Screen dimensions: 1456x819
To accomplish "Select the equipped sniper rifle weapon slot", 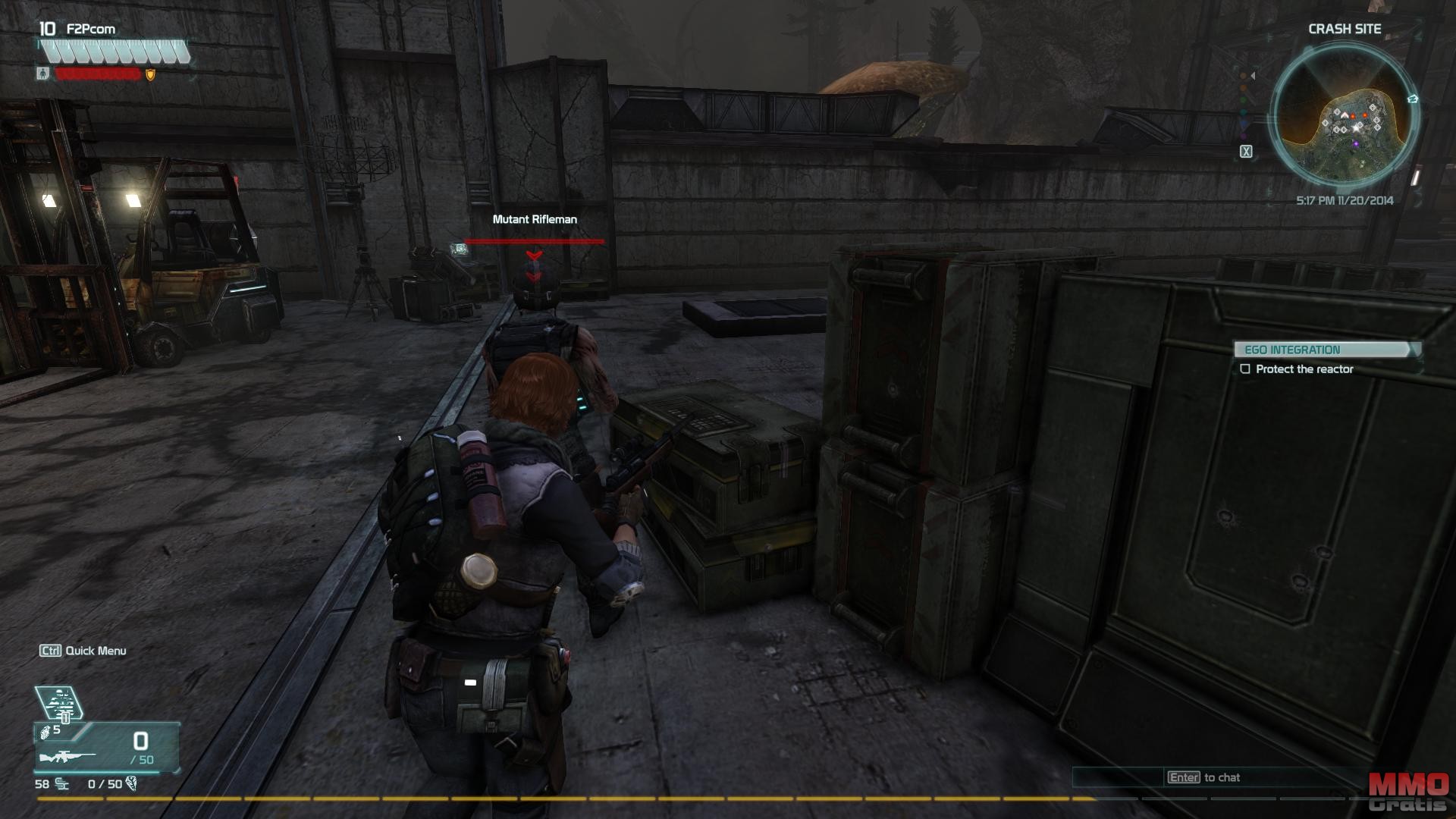I will tap(68, 757).
